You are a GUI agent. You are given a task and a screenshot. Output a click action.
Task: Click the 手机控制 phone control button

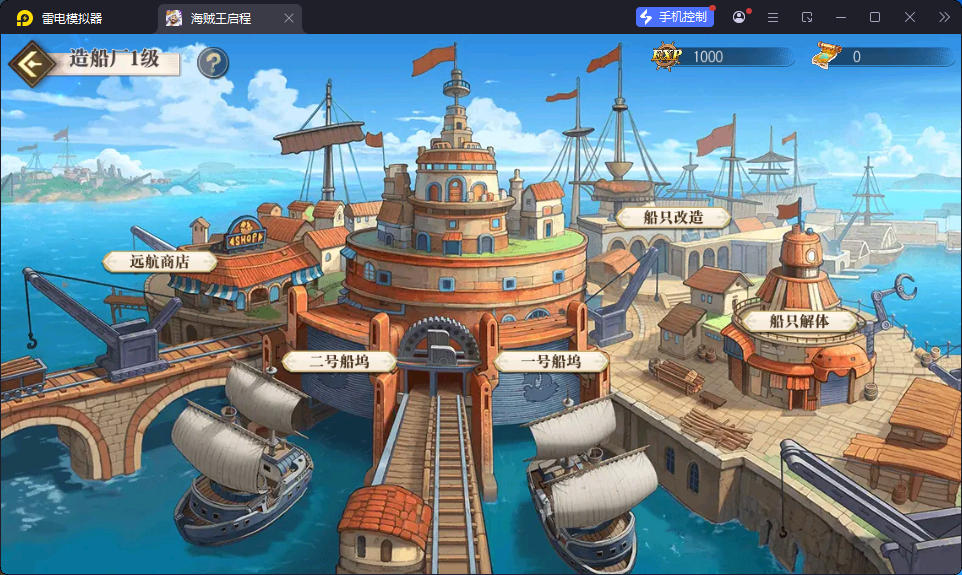(x=675, y=17)
